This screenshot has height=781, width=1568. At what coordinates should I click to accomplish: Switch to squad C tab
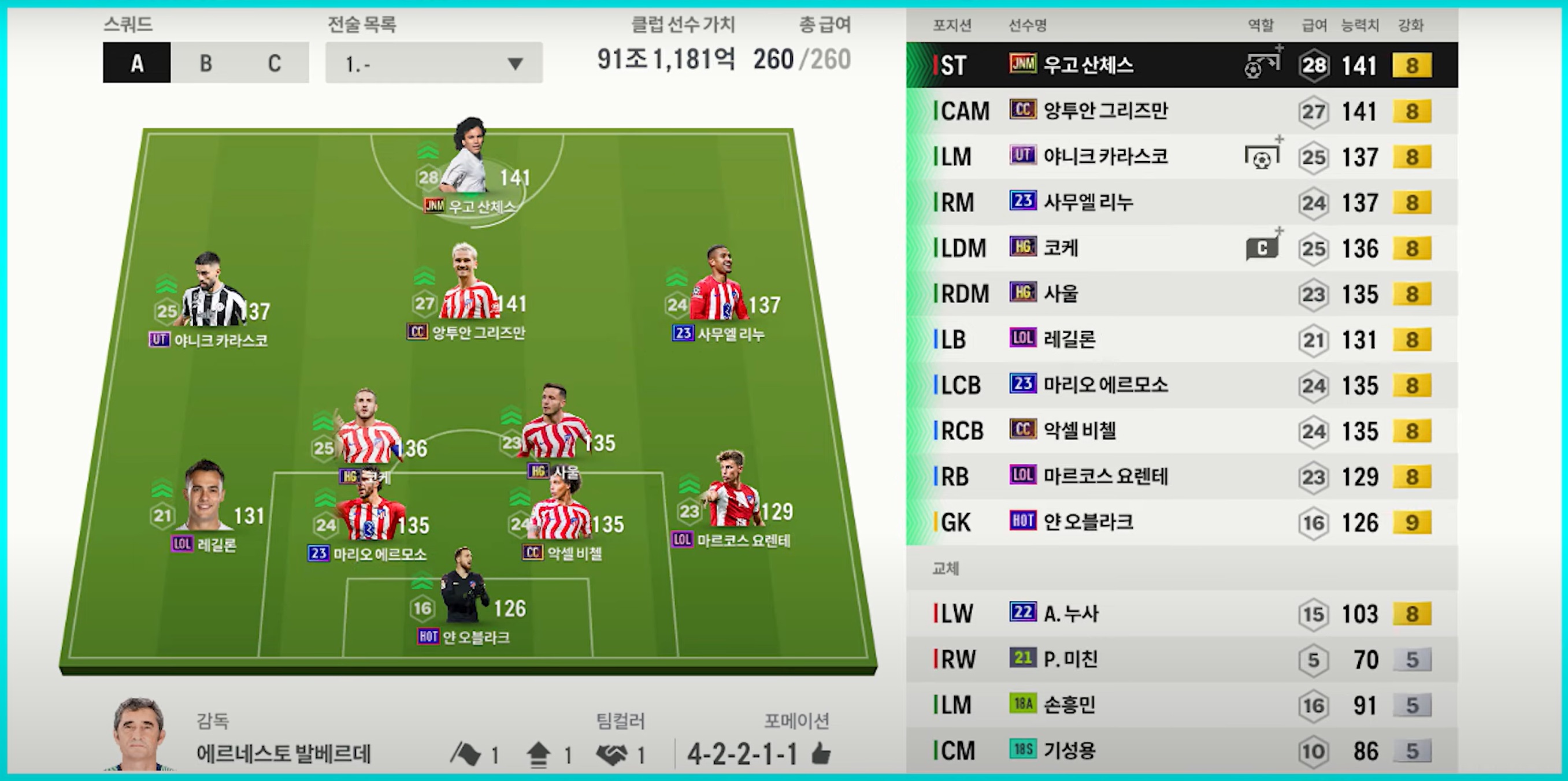pyautogui.click(x=275, y=62)
